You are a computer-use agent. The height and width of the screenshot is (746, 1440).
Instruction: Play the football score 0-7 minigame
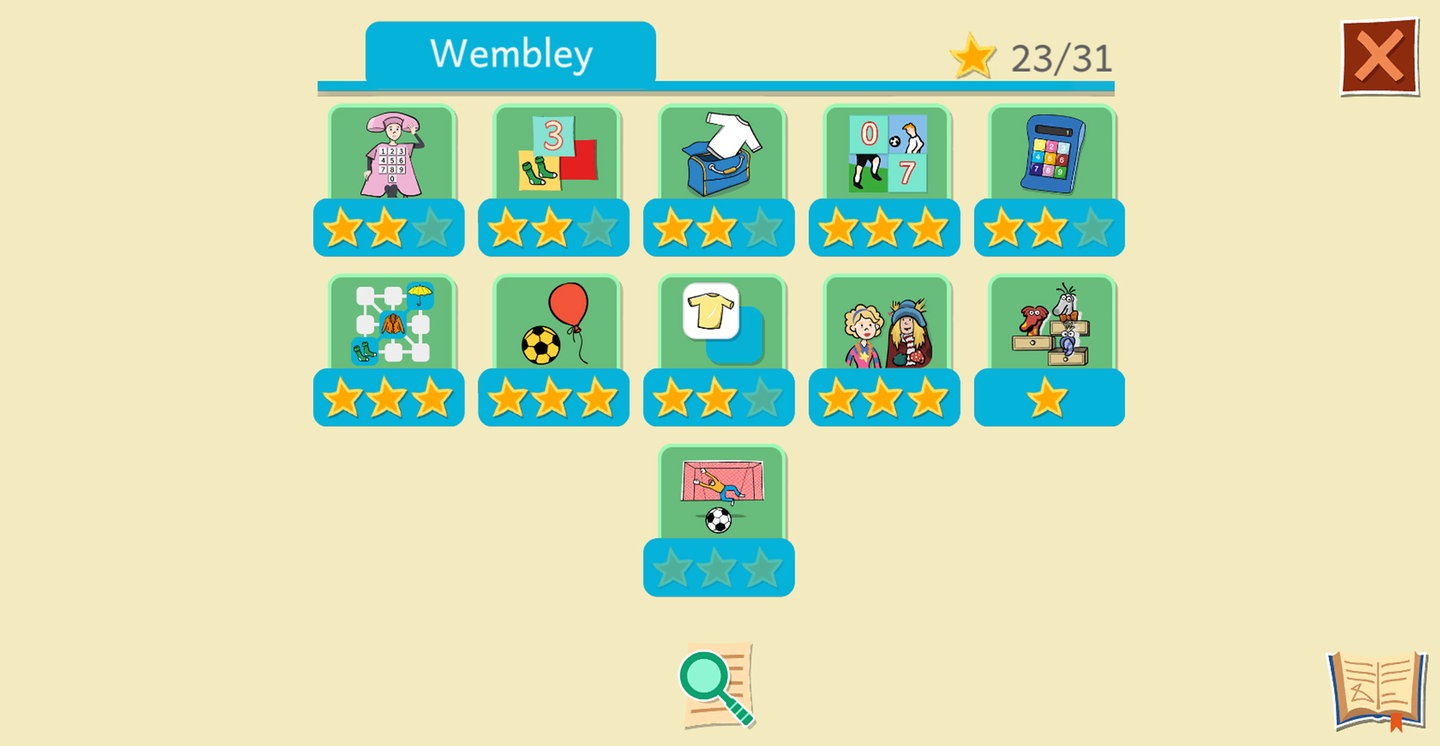(x=886, y=155)
